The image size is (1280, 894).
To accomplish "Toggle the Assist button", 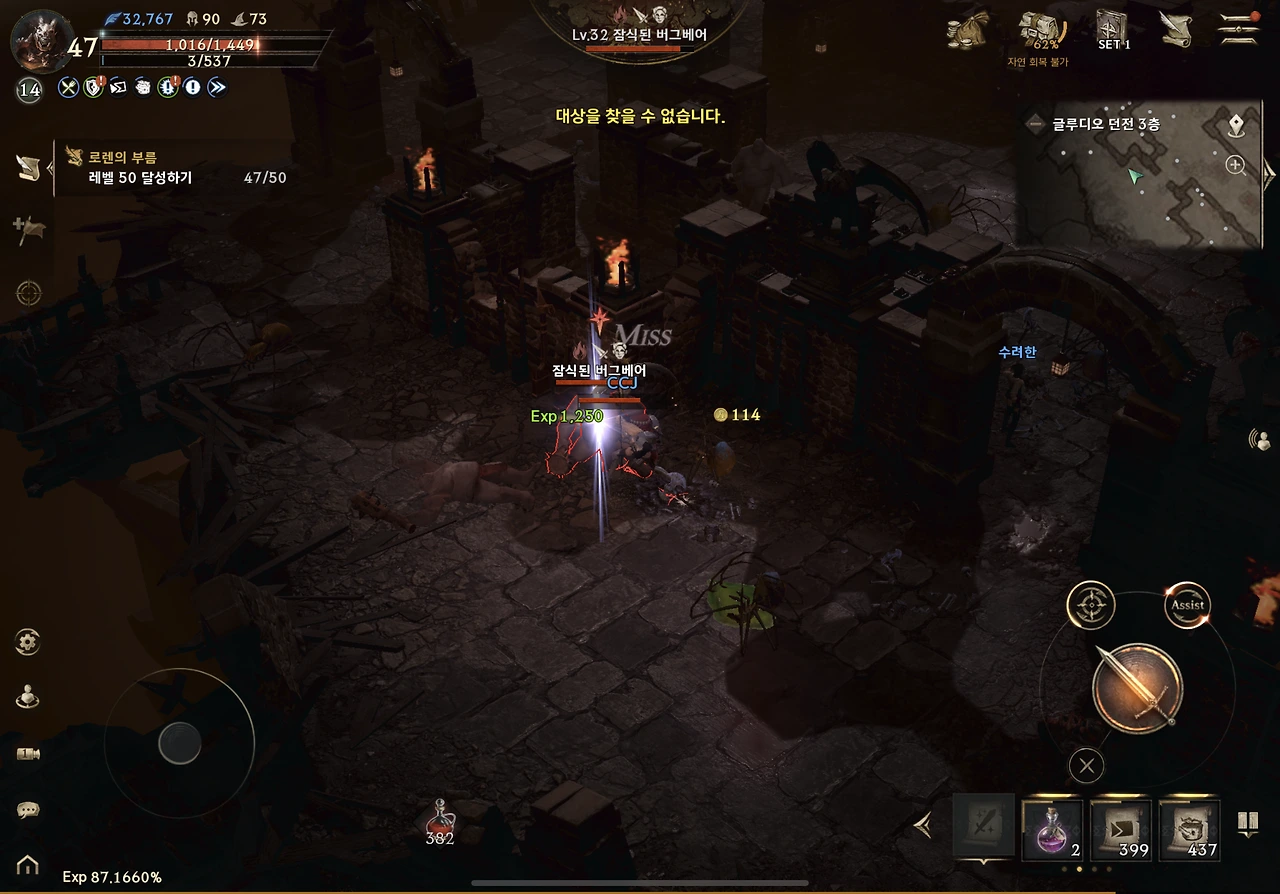I will click(x=1187, y=605).
